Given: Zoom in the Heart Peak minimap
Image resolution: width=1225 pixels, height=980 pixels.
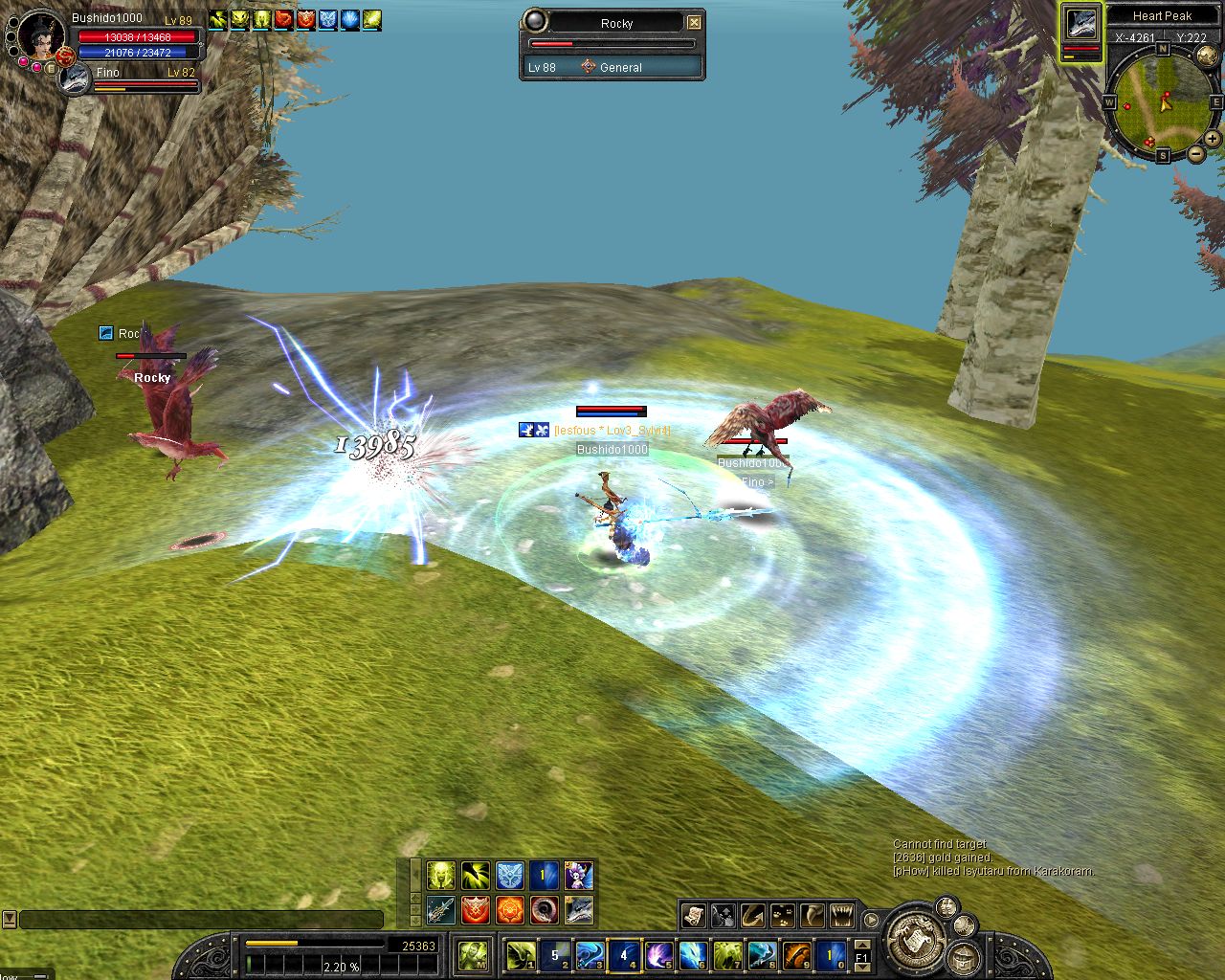Looking at the screenshot, I should pos(1214,139).
